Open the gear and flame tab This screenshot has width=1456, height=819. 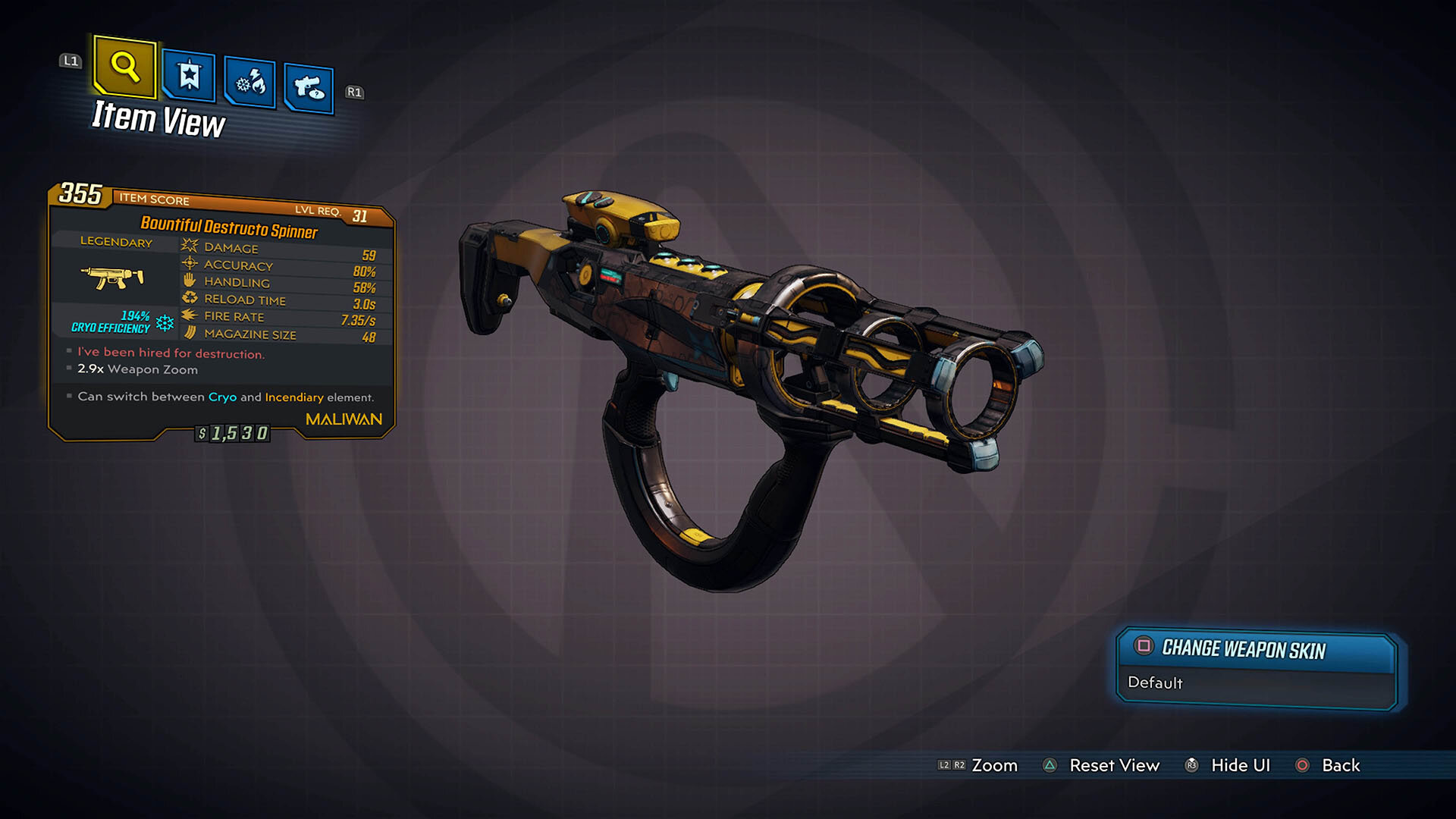pyautogui.click(x=250, y=82)
